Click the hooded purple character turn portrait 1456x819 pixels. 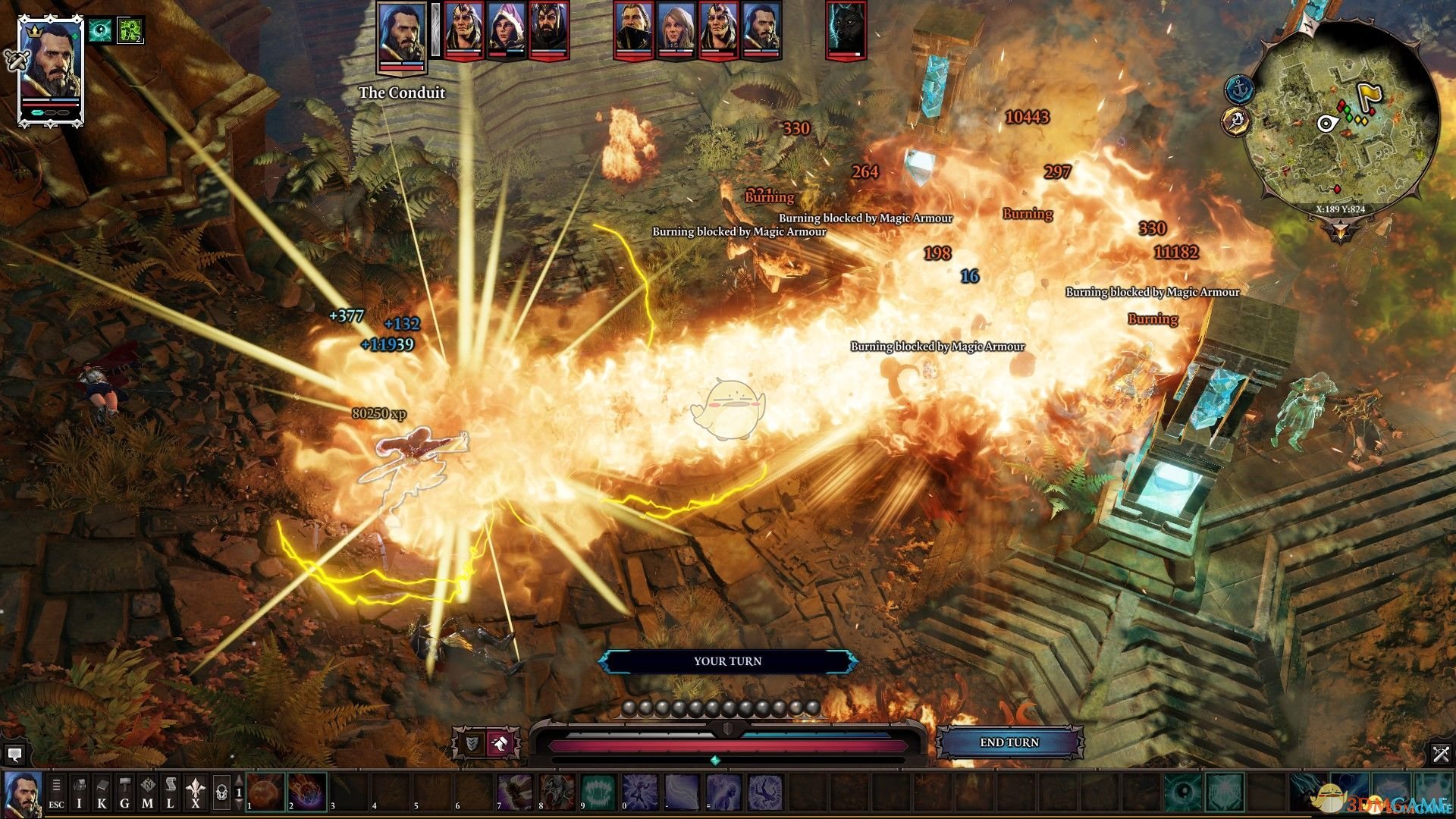(506, 30)
